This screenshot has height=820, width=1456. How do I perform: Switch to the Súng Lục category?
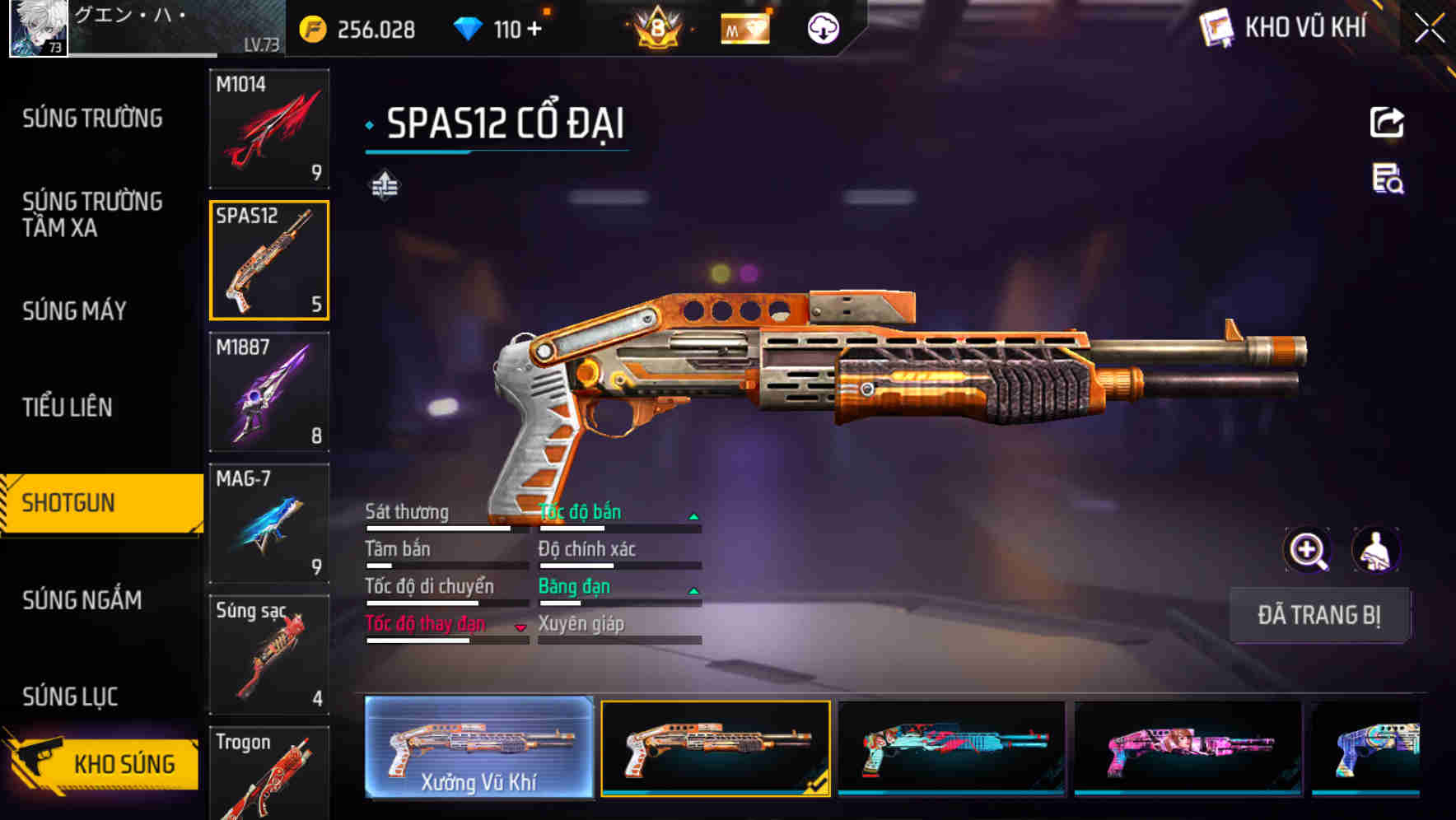[x=70, y=697]
